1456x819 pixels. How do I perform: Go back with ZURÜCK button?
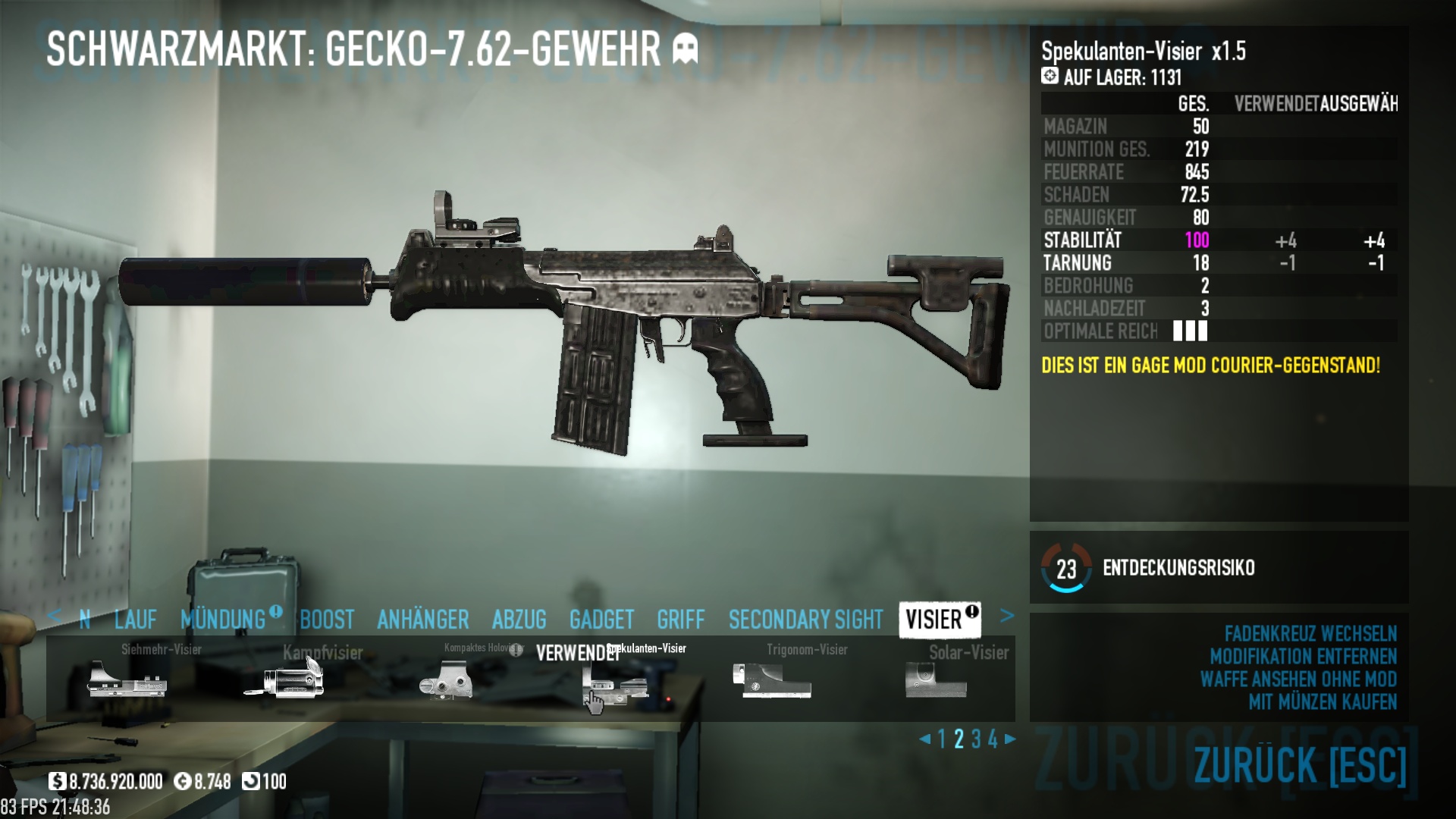[1300, 765]
